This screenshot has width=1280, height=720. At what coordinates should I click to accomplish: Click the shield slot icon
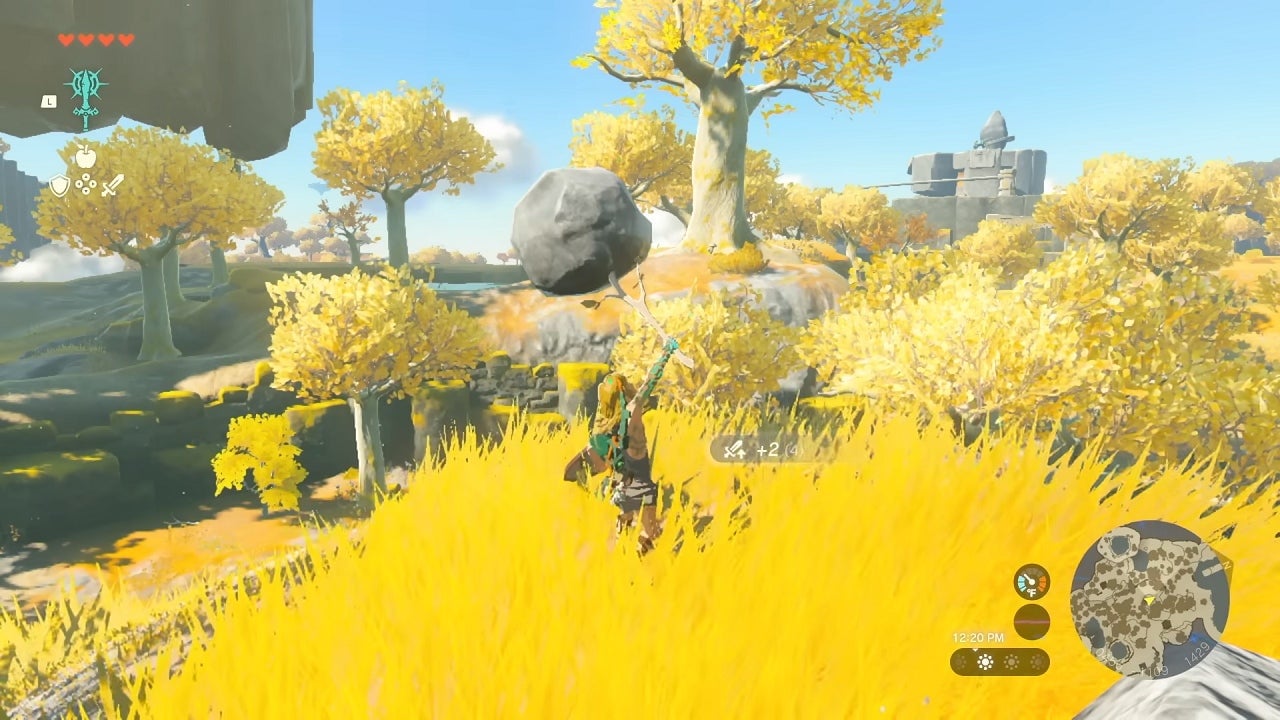click(x=60, y=185)
